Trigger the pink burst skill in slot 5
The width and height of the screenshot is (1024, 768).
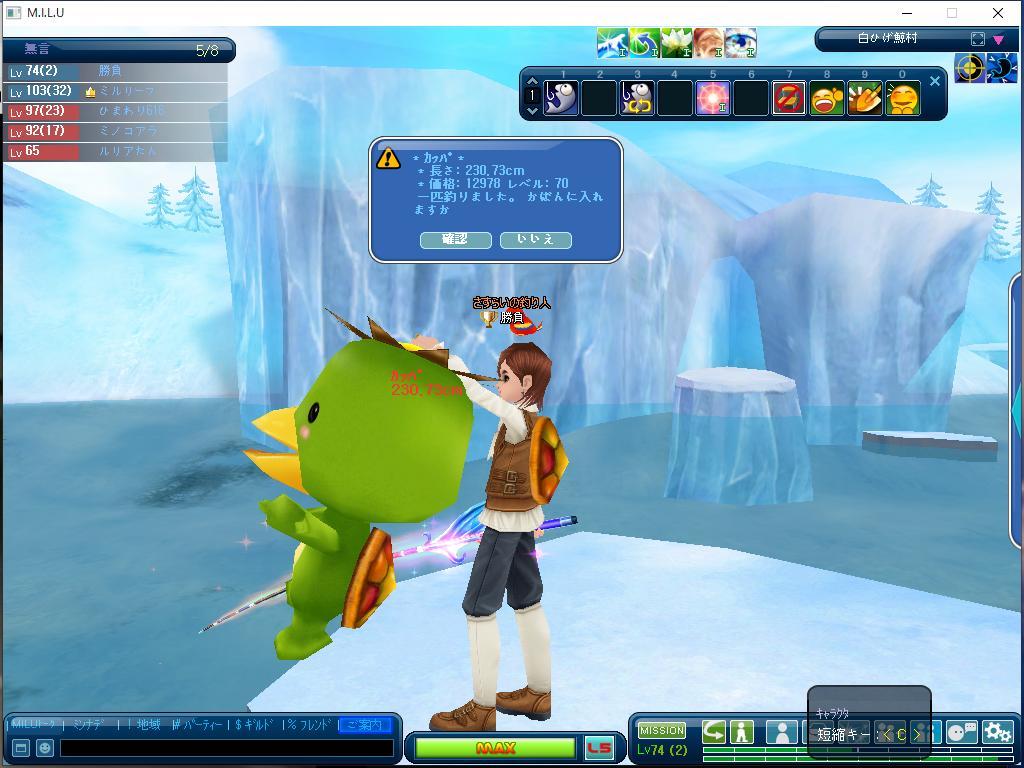coord(712,99)
